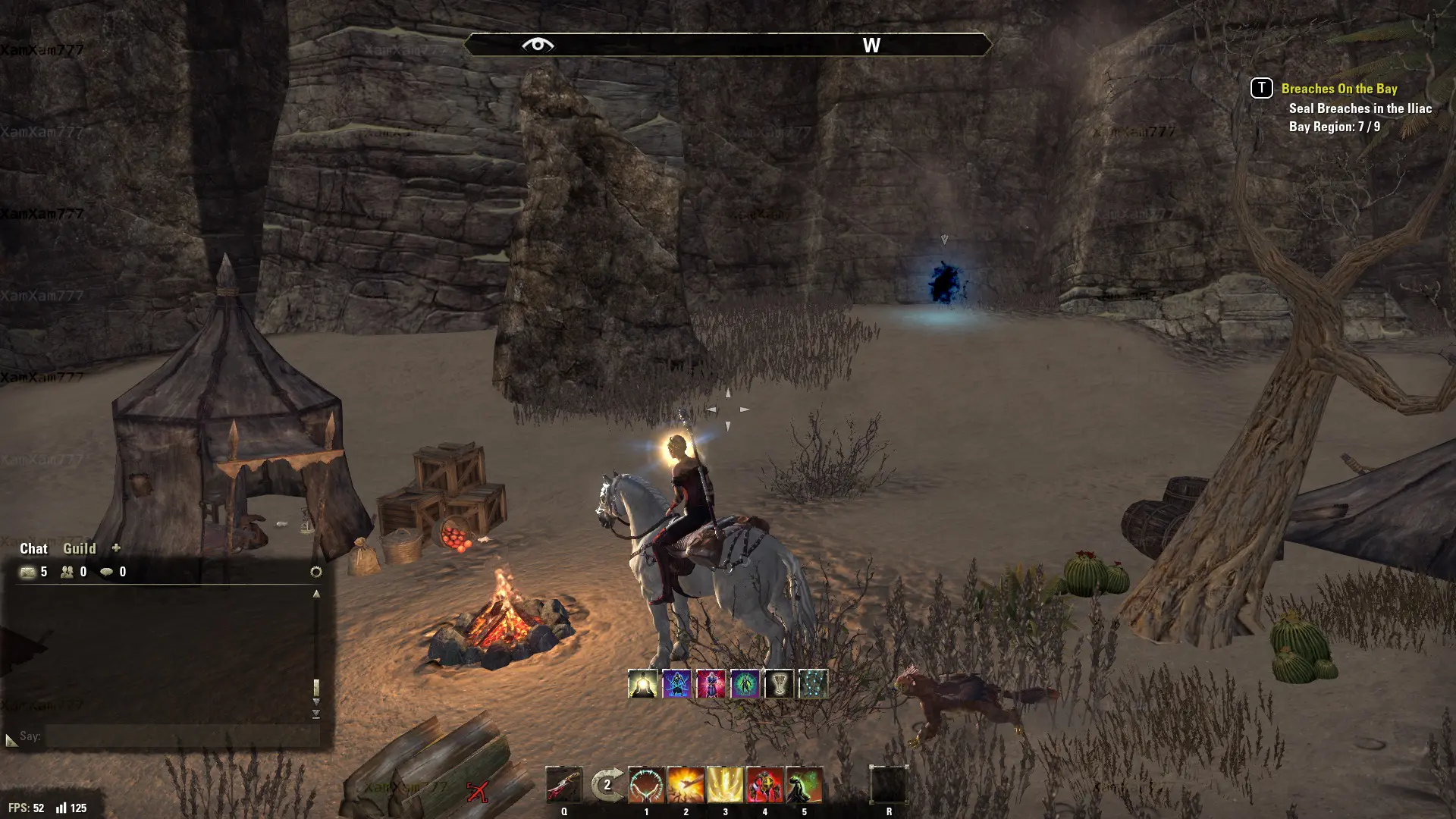Image resolution: width=1456 pixels, height=819 pixels.
Task: Open chat options gear
Action: pyautogui.click(x=316, y=572)
